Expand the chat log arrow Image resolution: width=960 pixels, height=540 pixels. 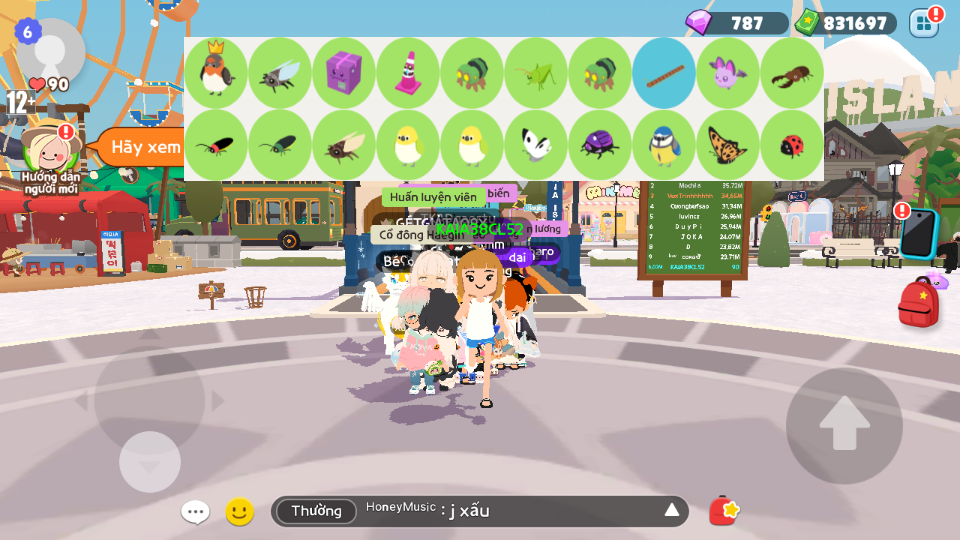672,511
